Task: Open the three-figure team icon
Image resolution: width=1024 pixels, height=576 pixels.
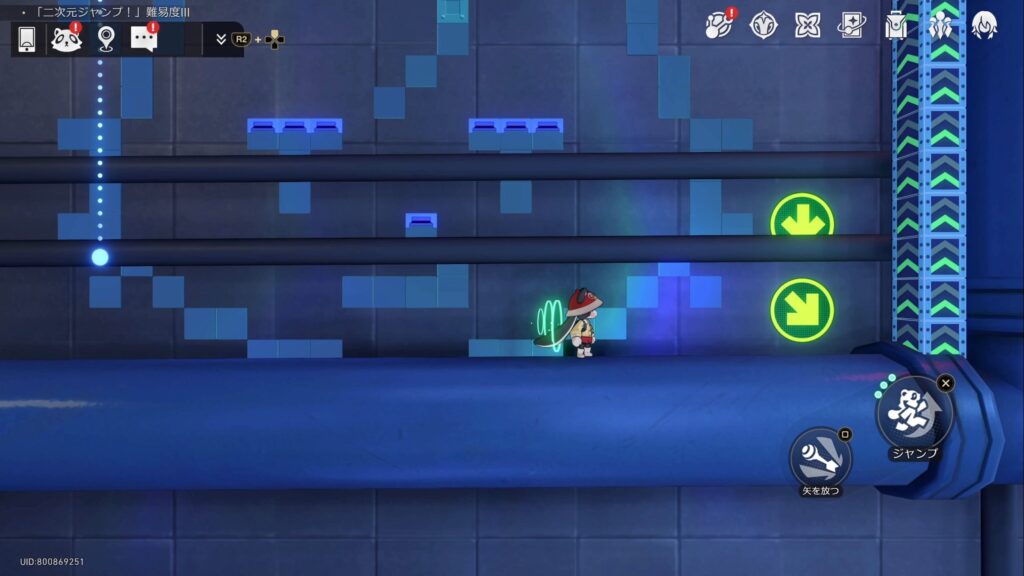Action: [x=940, y=26]
